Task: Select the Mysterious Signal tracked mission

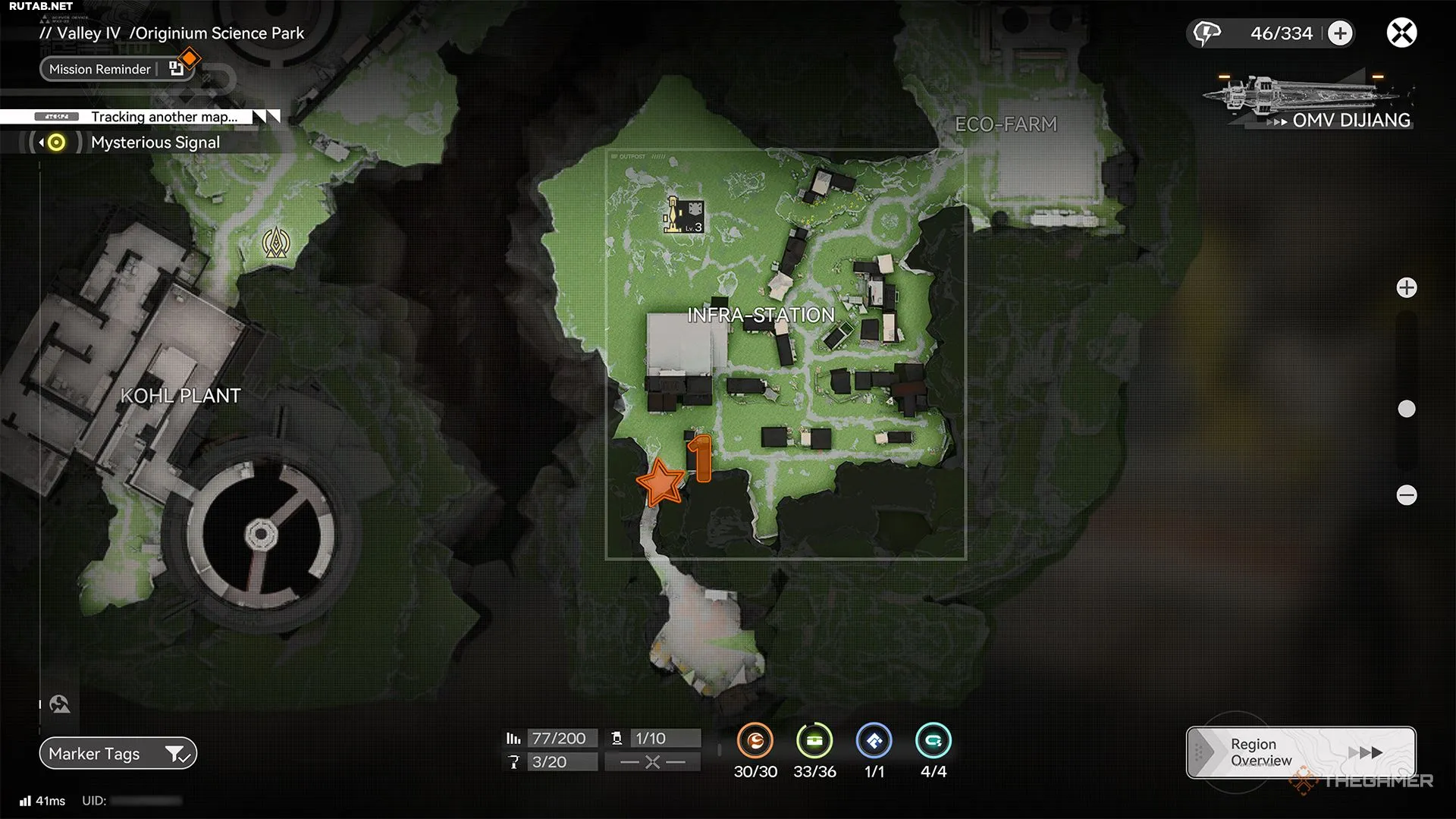Action: tap(155, 143)
